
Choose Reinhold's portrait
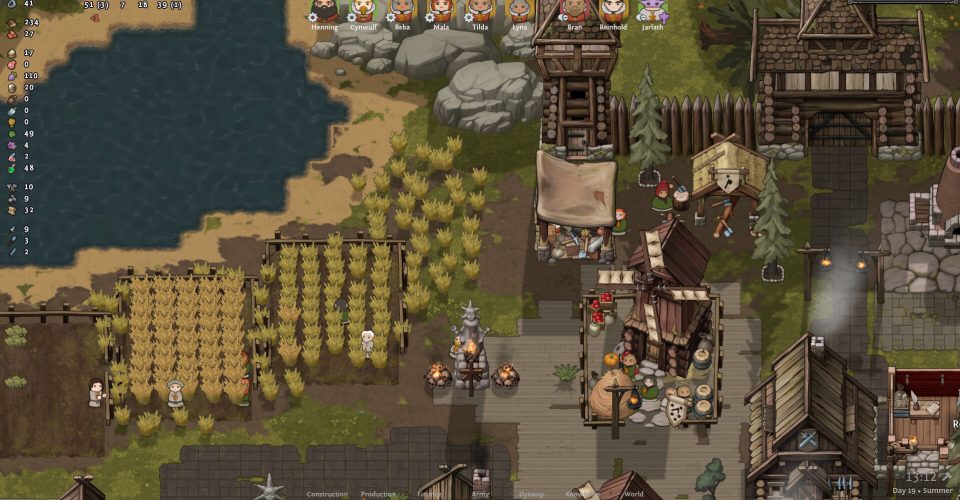(613, 11)
